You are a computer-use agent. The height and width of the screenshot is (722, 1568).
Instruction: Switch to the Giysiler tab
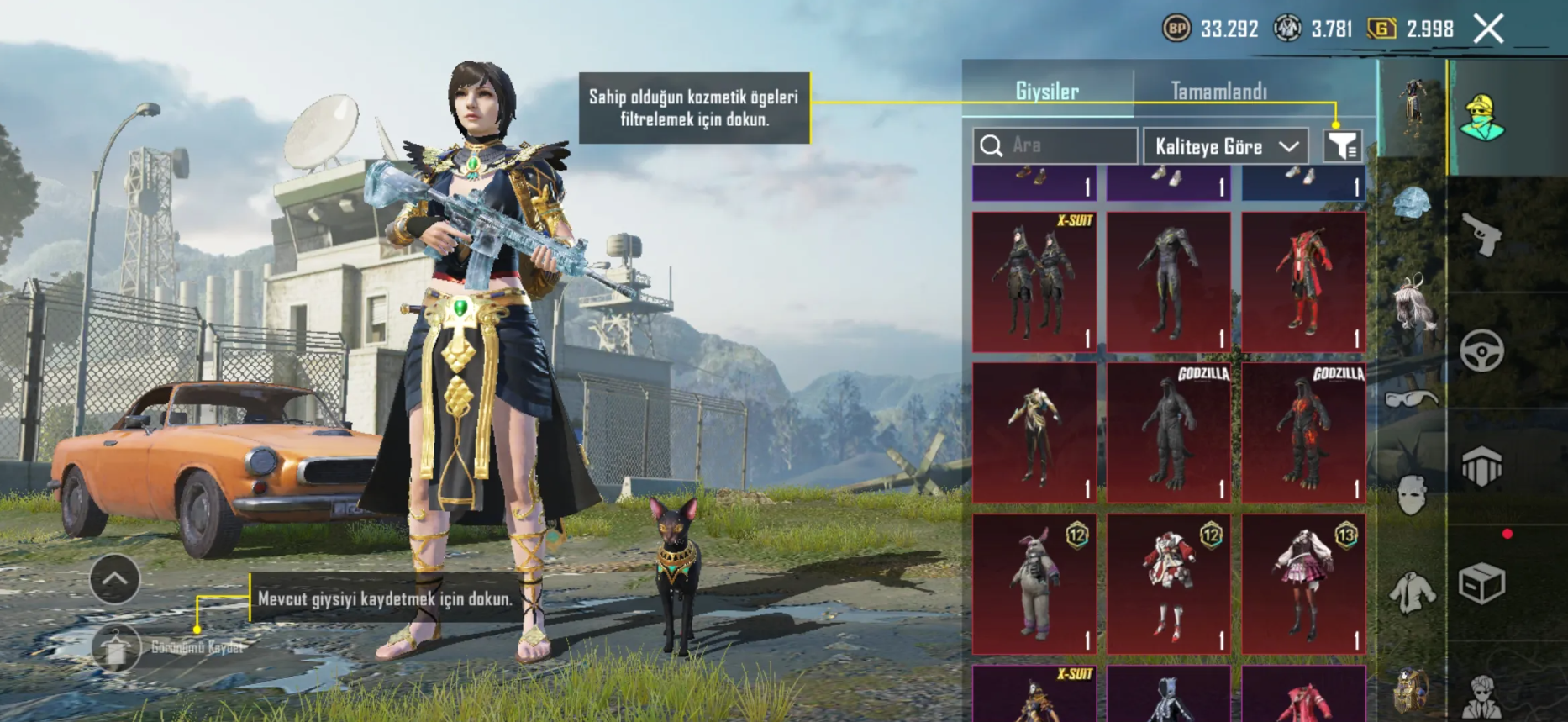1047,91
